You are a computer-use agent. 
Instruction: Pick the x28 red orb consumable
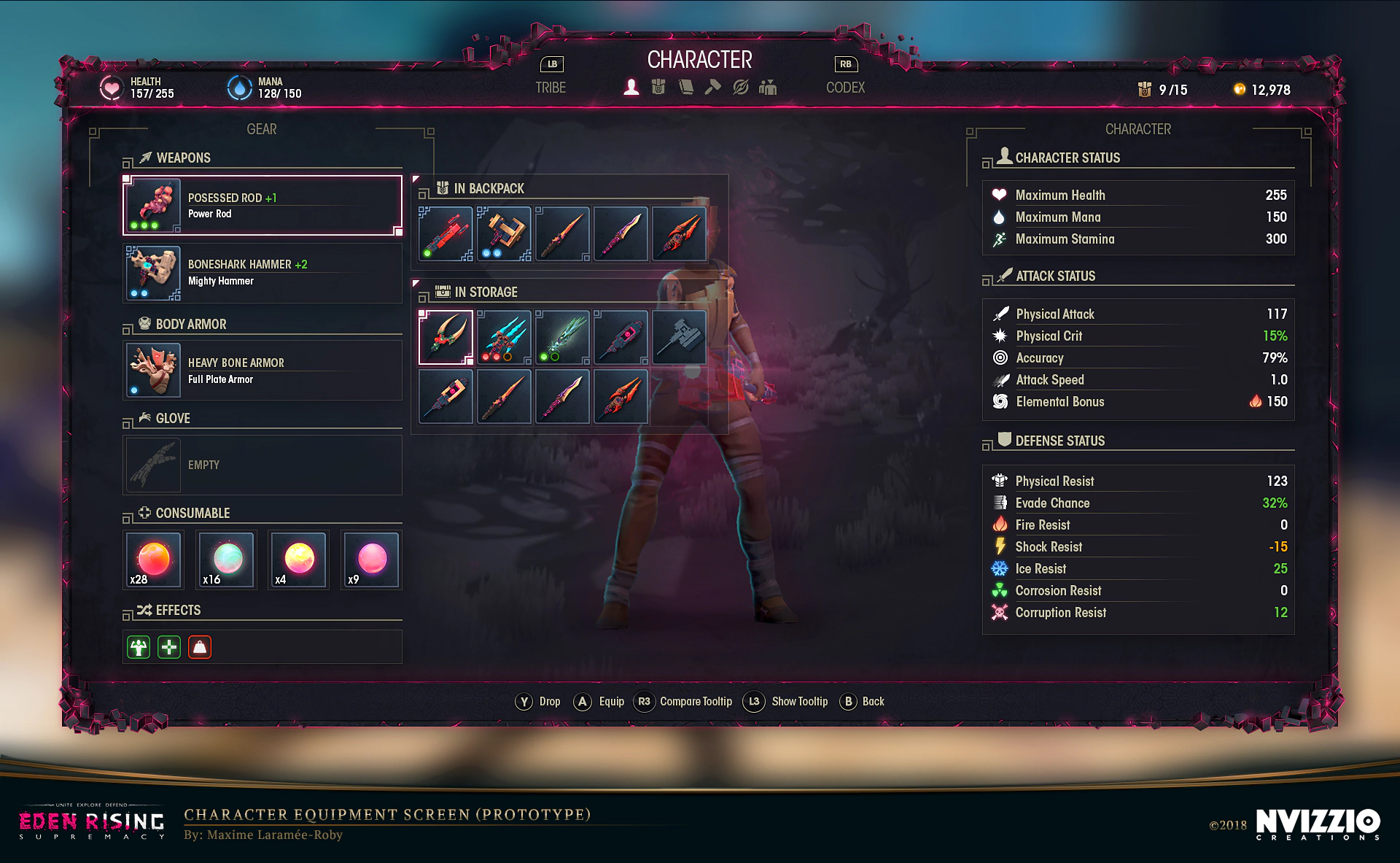(x=153, y=560)
